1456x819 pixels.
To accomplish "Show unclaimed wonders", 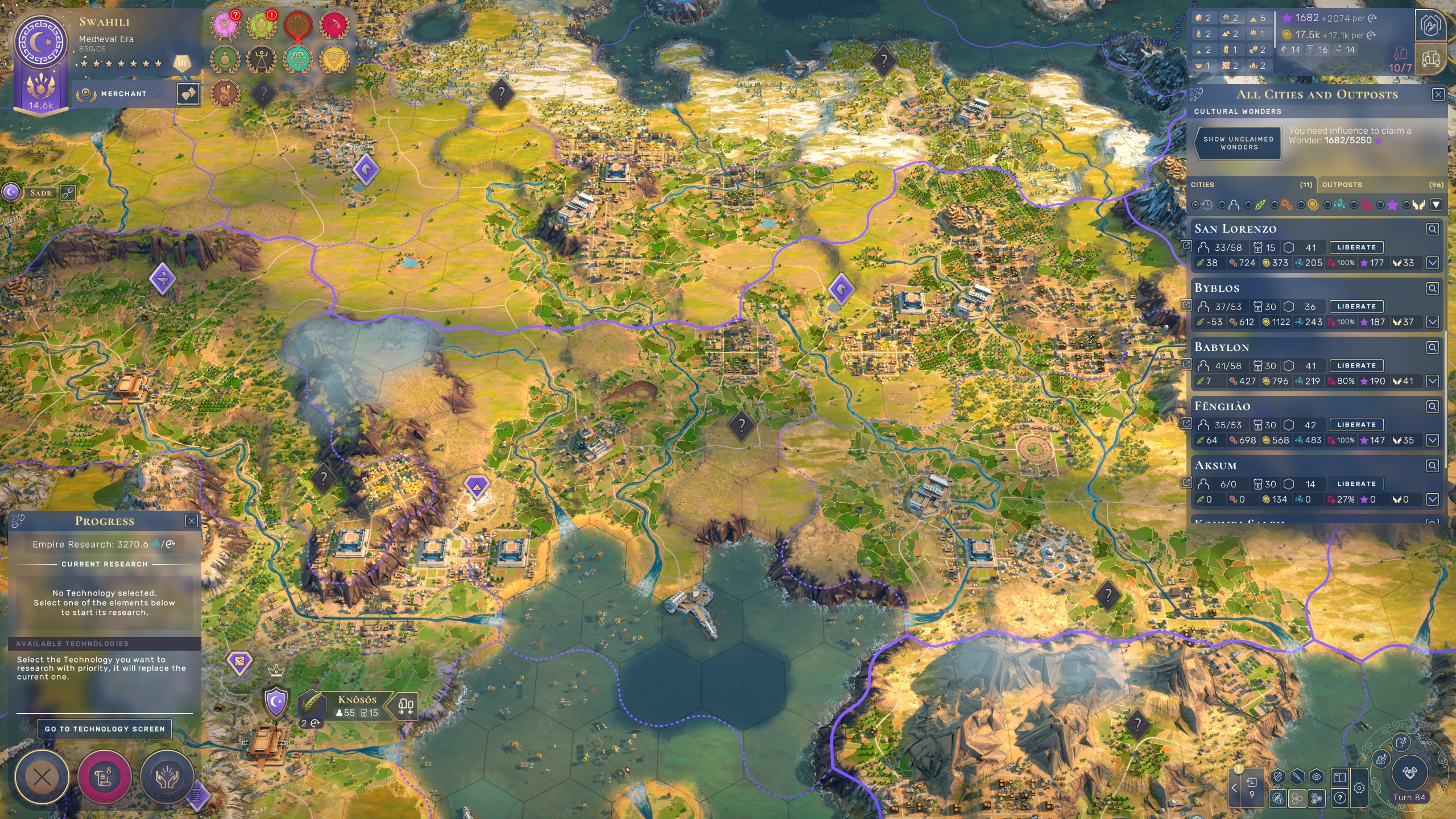I will tap(1238, 143).
